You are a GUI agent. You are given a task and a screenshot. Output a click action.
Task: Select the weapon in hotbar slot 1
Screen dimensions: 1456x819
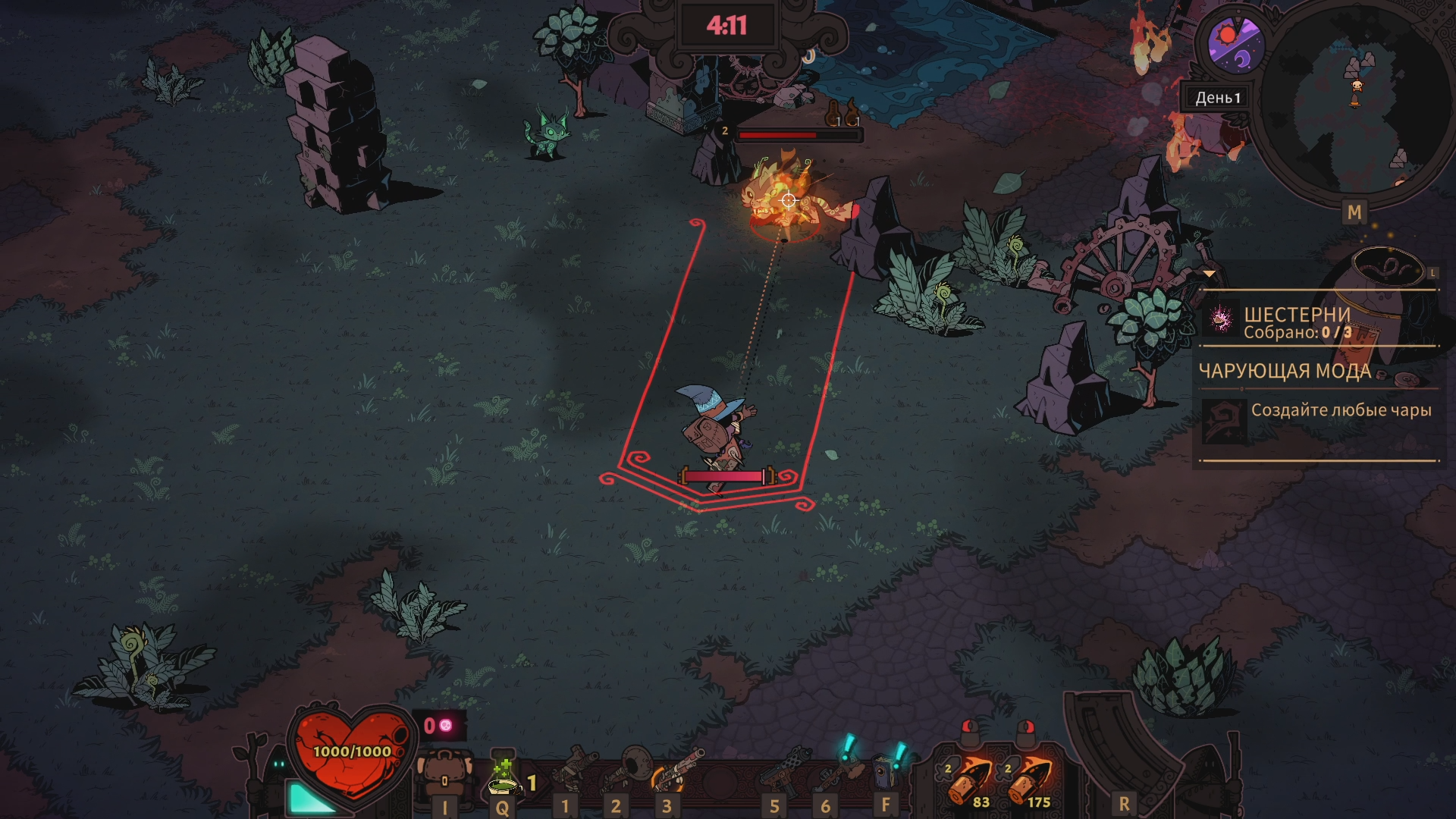(x=574, y=770)
